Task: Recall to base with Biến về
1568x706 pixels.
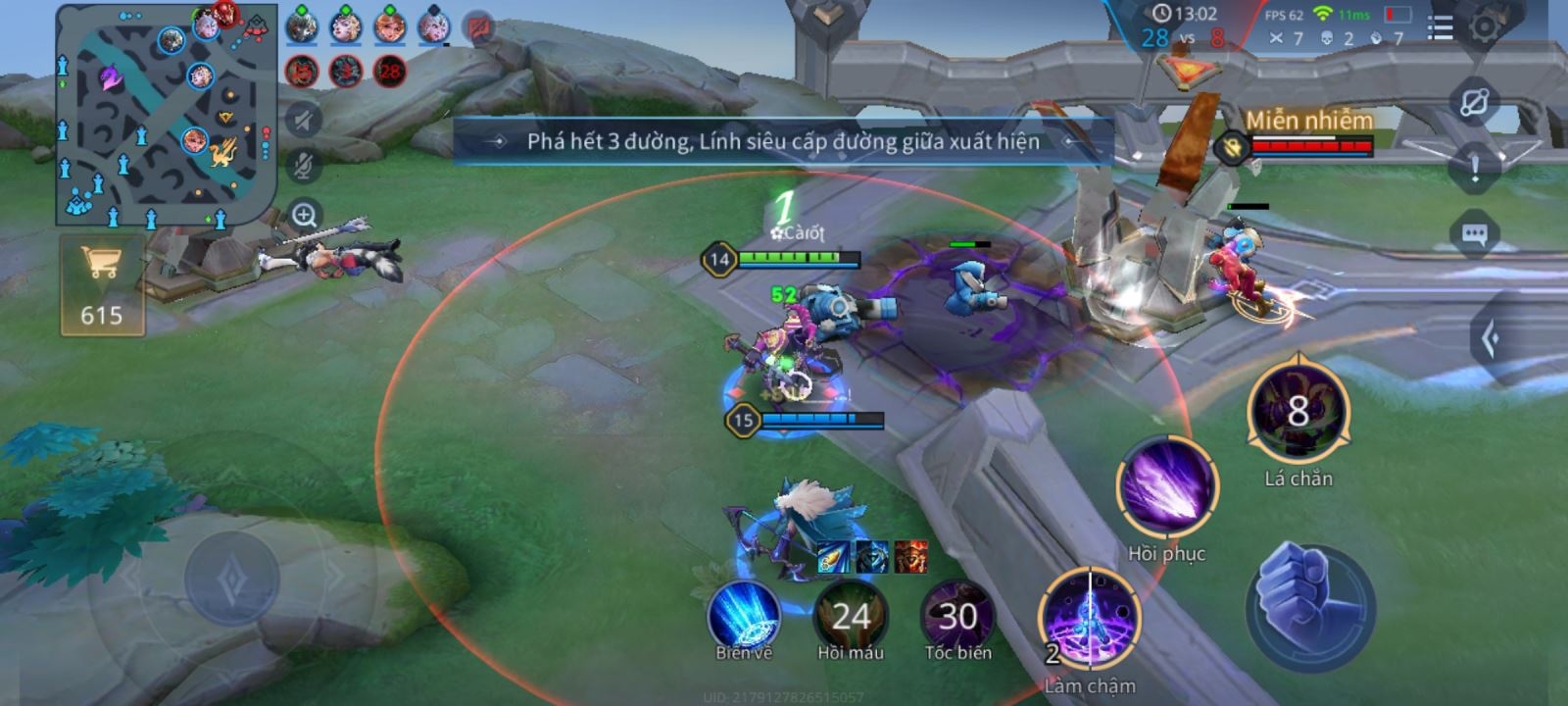Action: (x=744, y=615)
